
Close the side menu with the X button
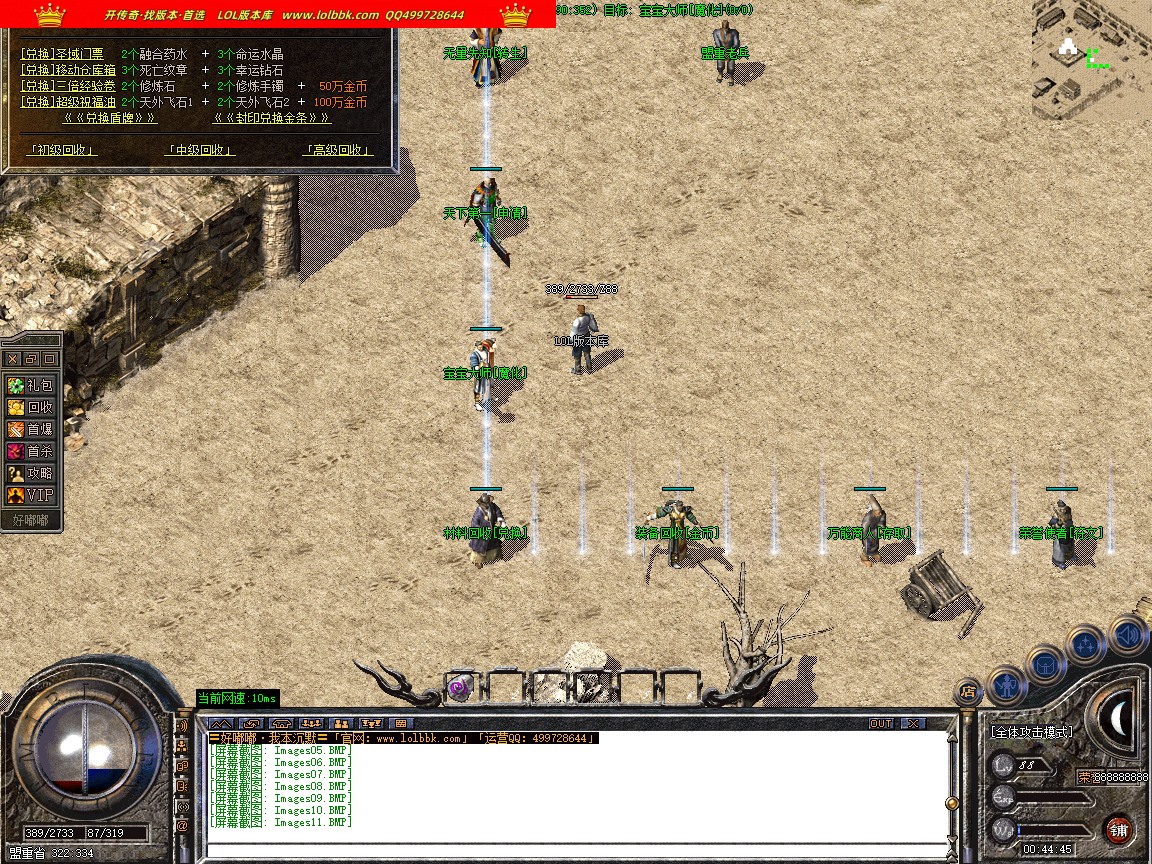pos(13,358)
